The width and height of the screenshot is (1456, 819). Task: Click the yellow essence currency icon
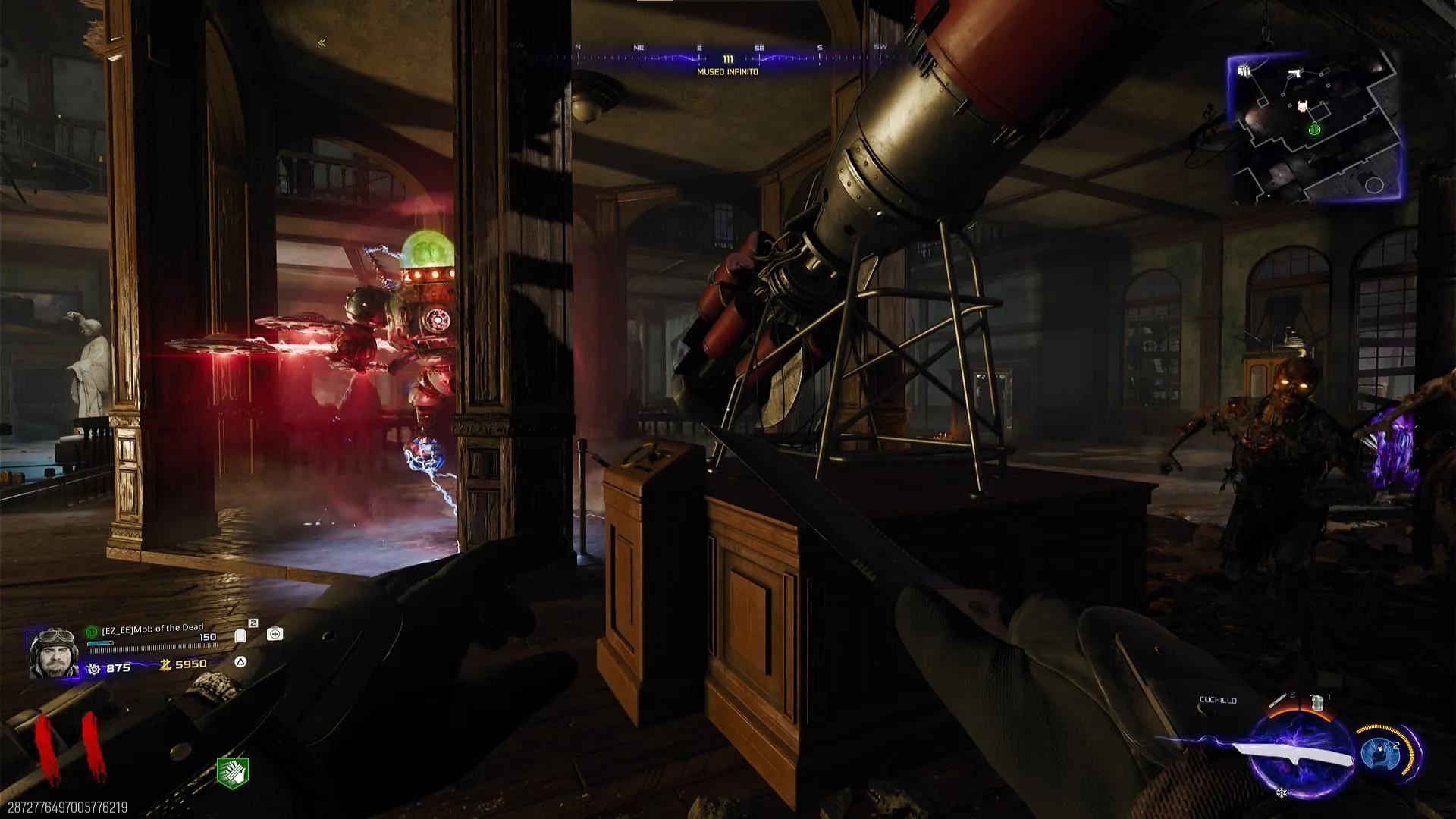(x=165, y=665)
